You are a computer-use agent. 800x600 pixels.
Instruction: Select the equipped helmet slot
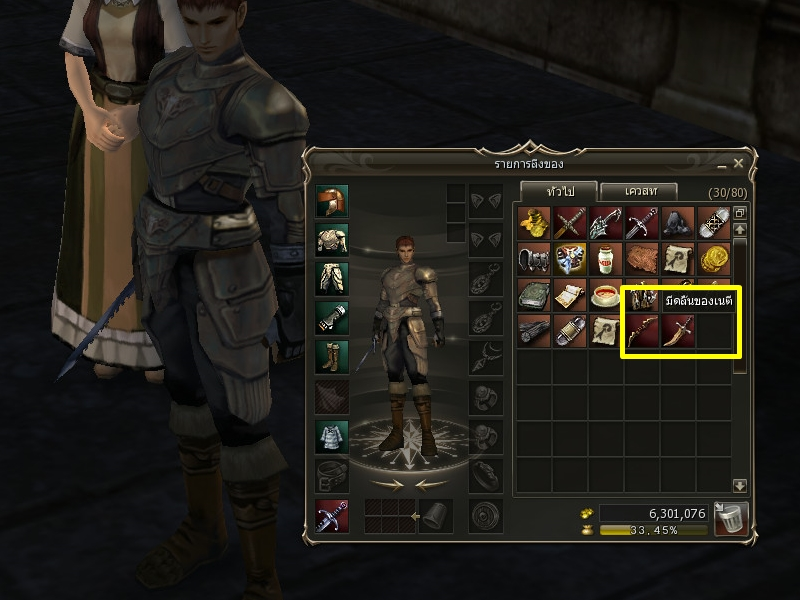coord(333,202)
